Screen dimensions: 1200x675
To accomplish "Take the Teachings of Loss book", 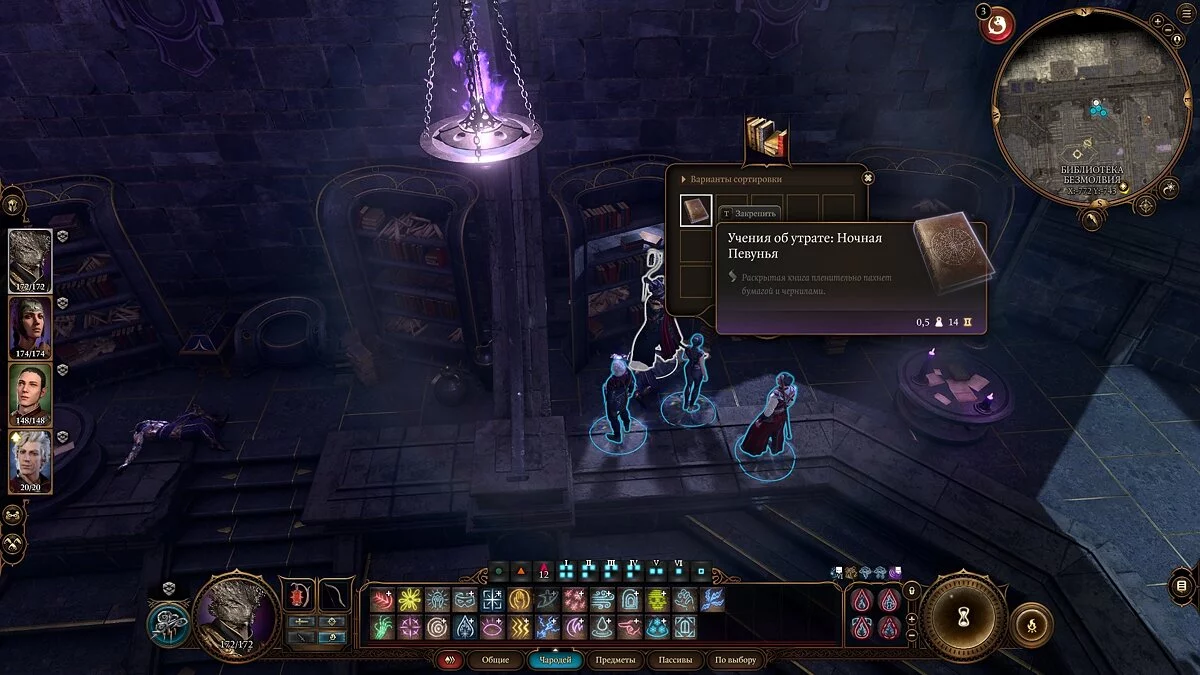I will [696, 211].
